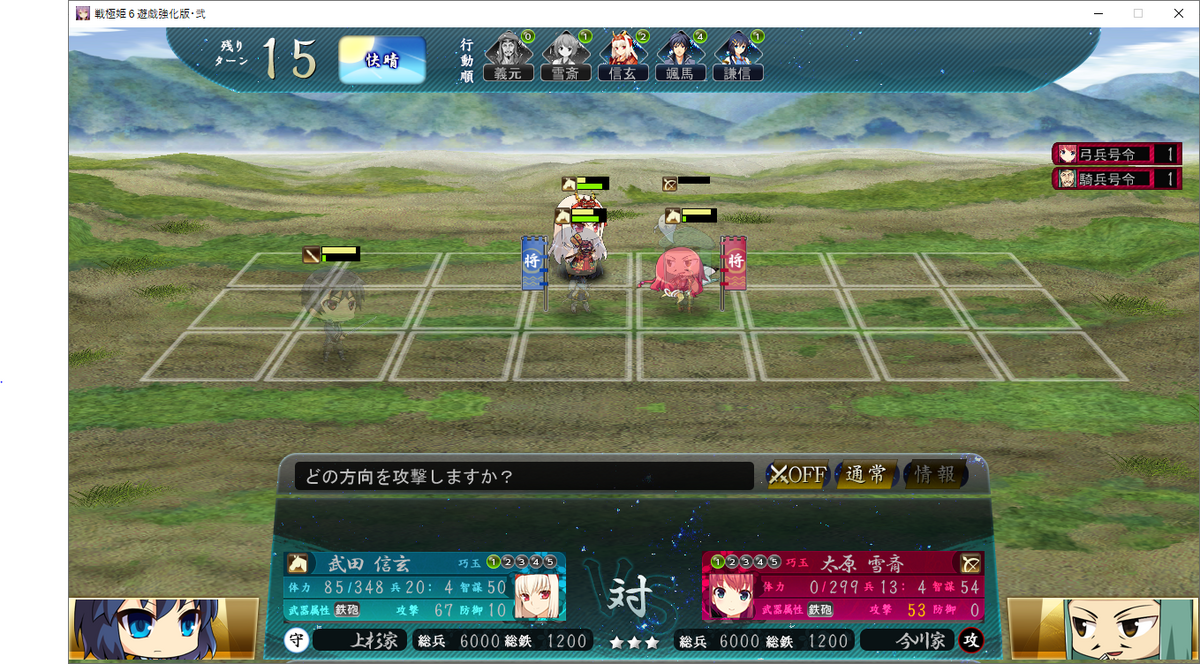Open the 武田 信玄 status panel

point(425,586)
